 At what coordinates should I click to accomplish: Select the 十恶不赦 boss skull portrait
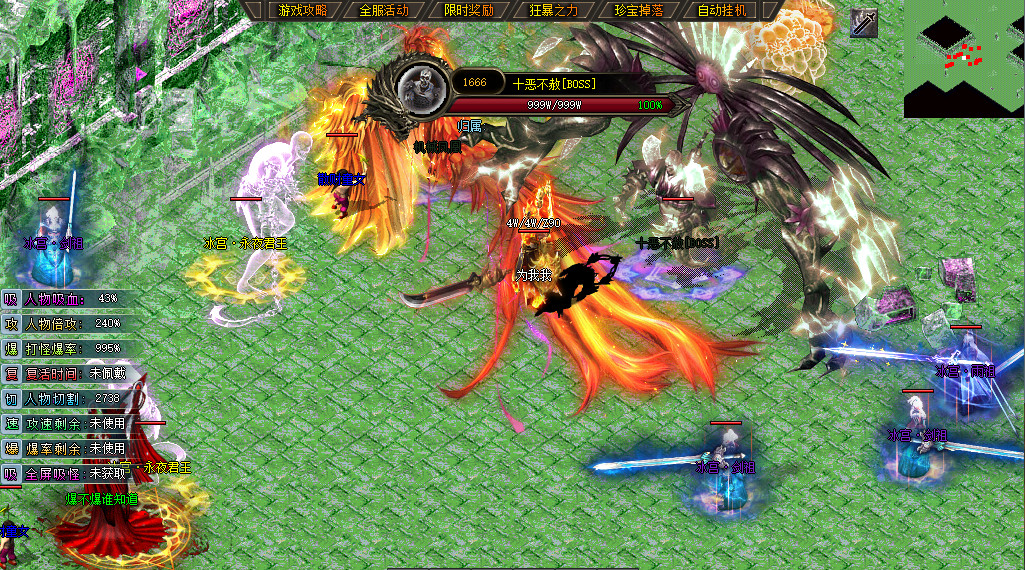(x=423, y=87)
